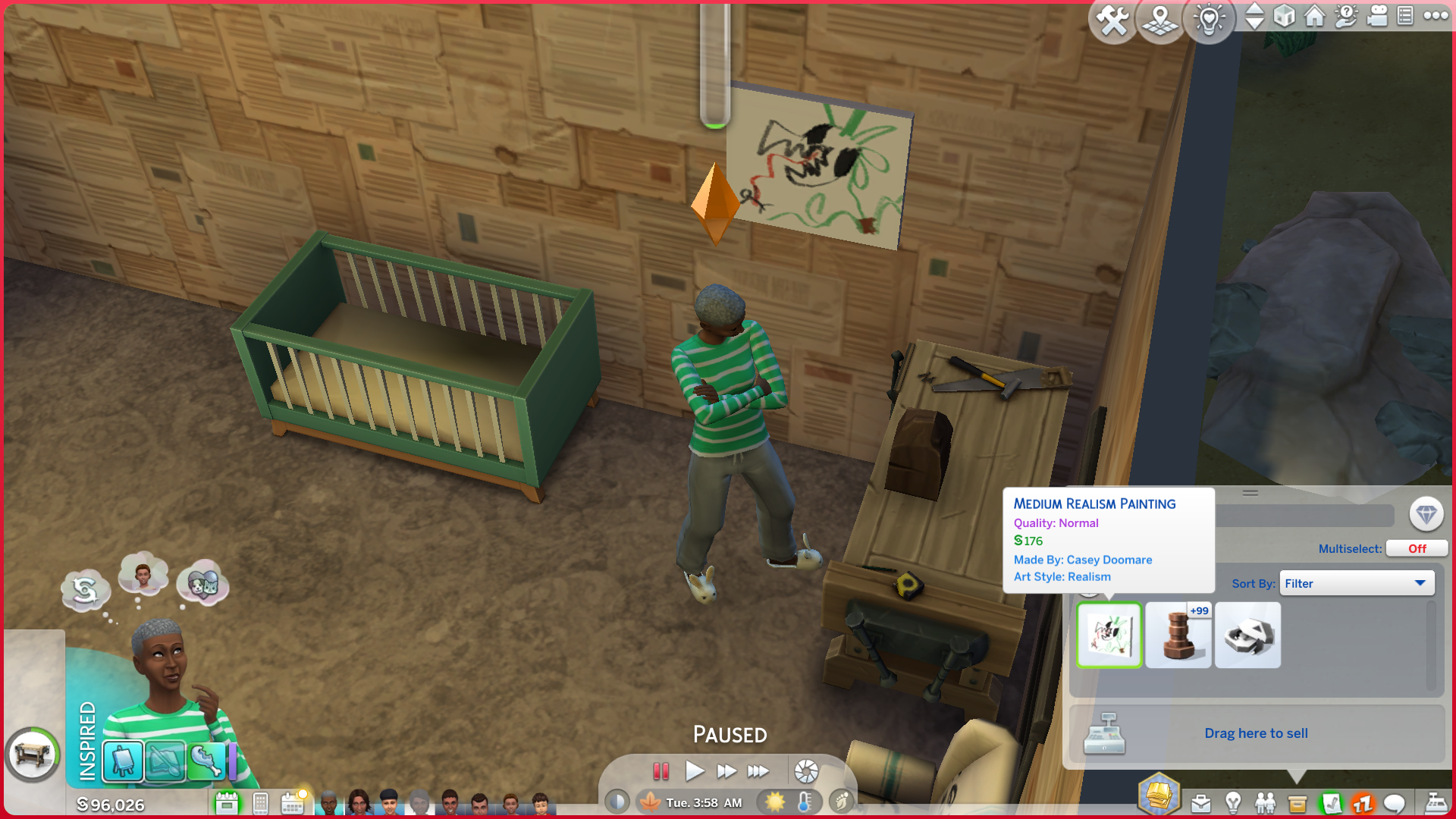Click the diamond icon in inventory panel
This screenshot has height=819, width=1456.
(1426, 514)
